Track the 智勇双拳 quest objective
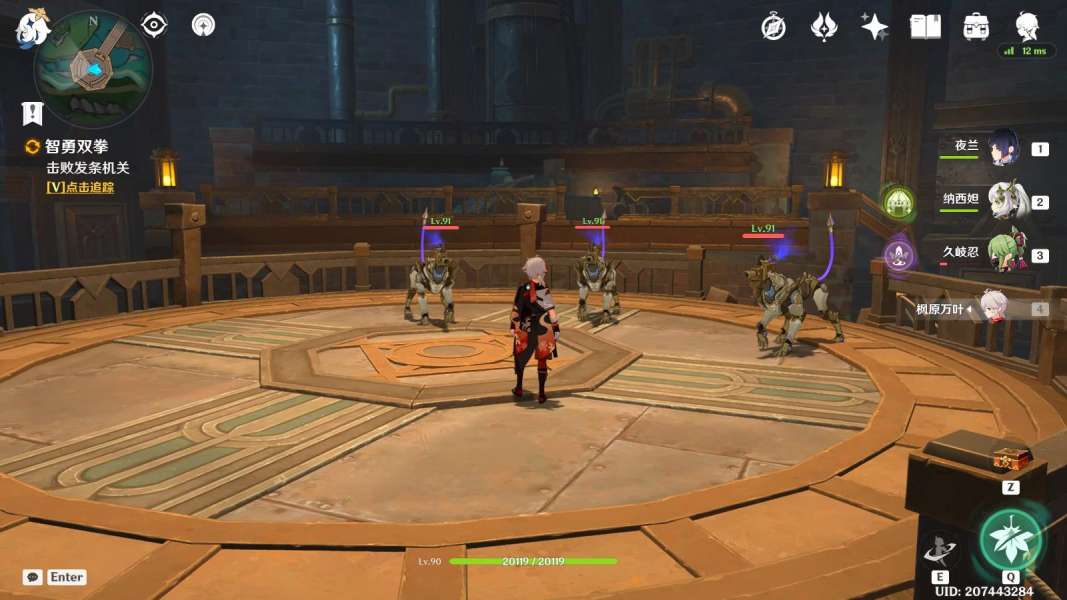This screenshot has height=600, width=1067. click(80, 186)
